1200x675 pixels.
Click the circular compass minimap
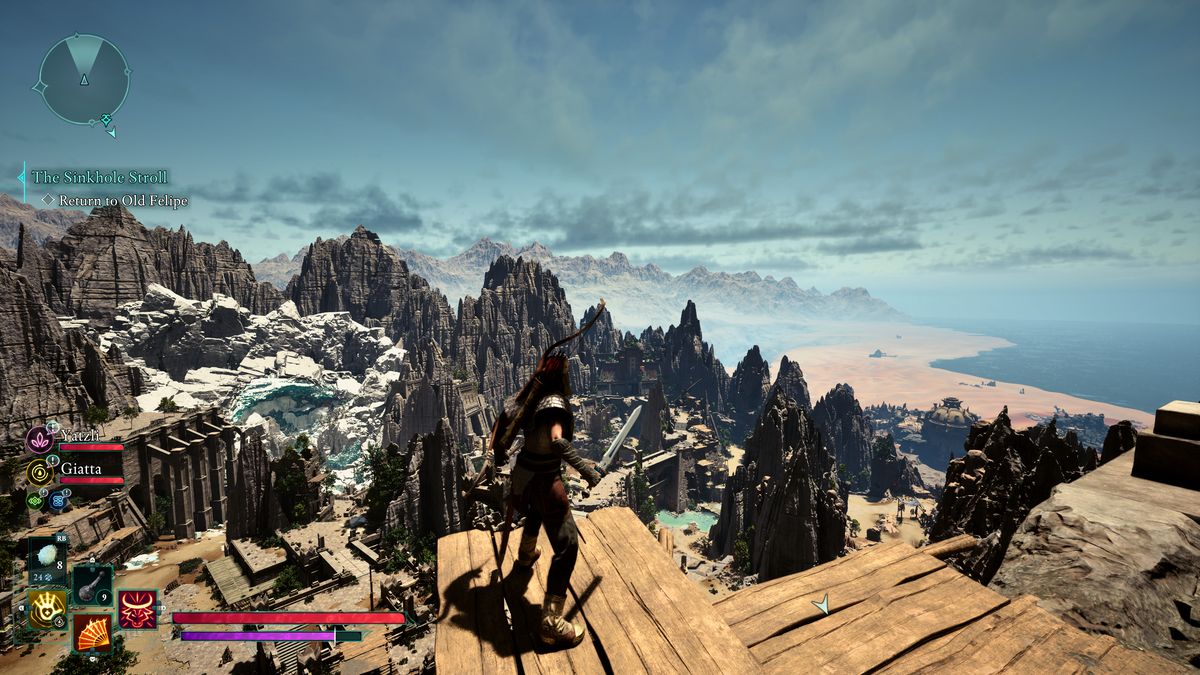(x=84, y=80)
